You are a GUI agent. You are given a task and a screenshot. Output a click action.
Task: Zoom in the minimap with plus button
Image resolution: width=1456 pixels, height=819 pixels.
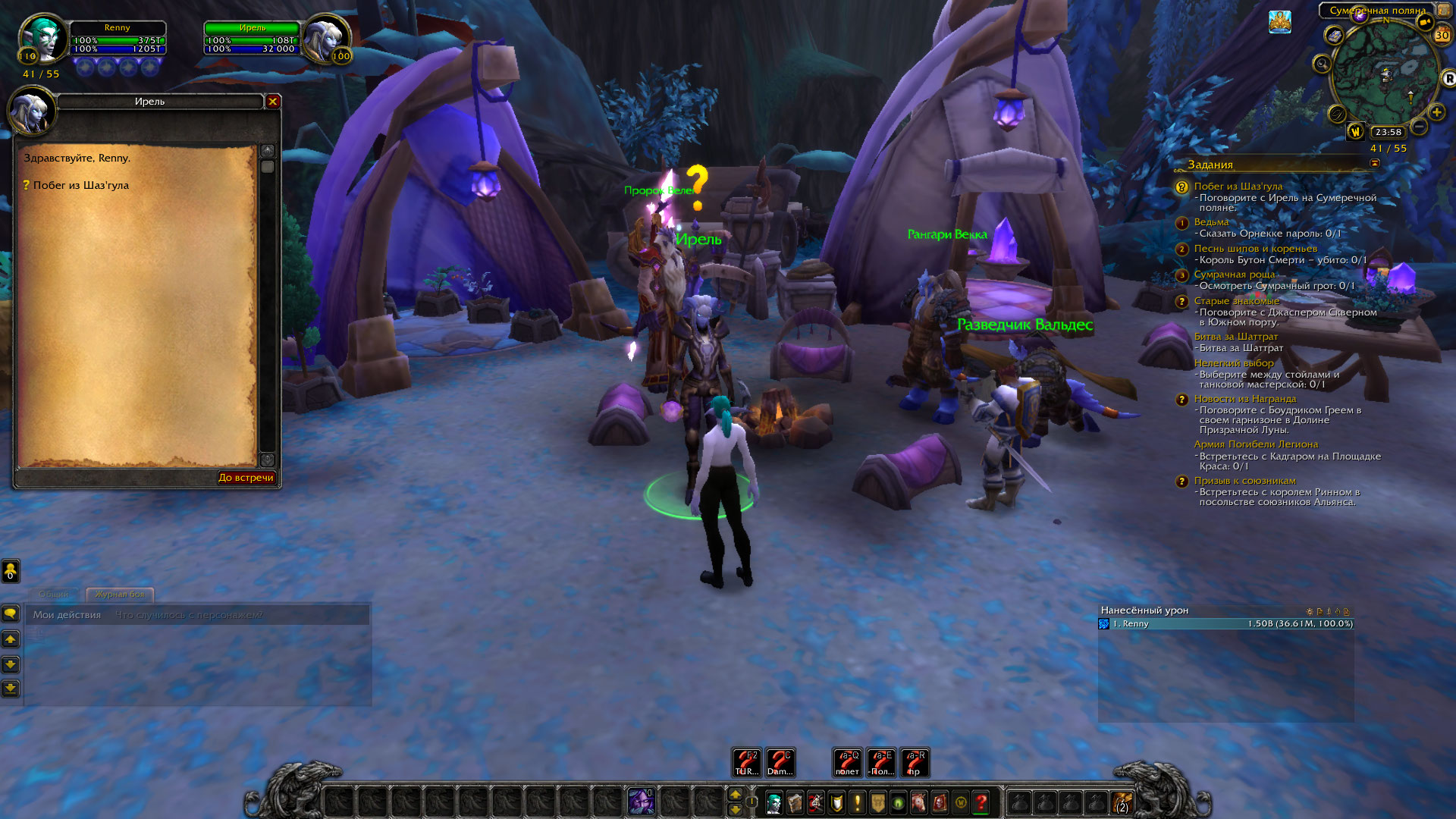coord(1436,112)
